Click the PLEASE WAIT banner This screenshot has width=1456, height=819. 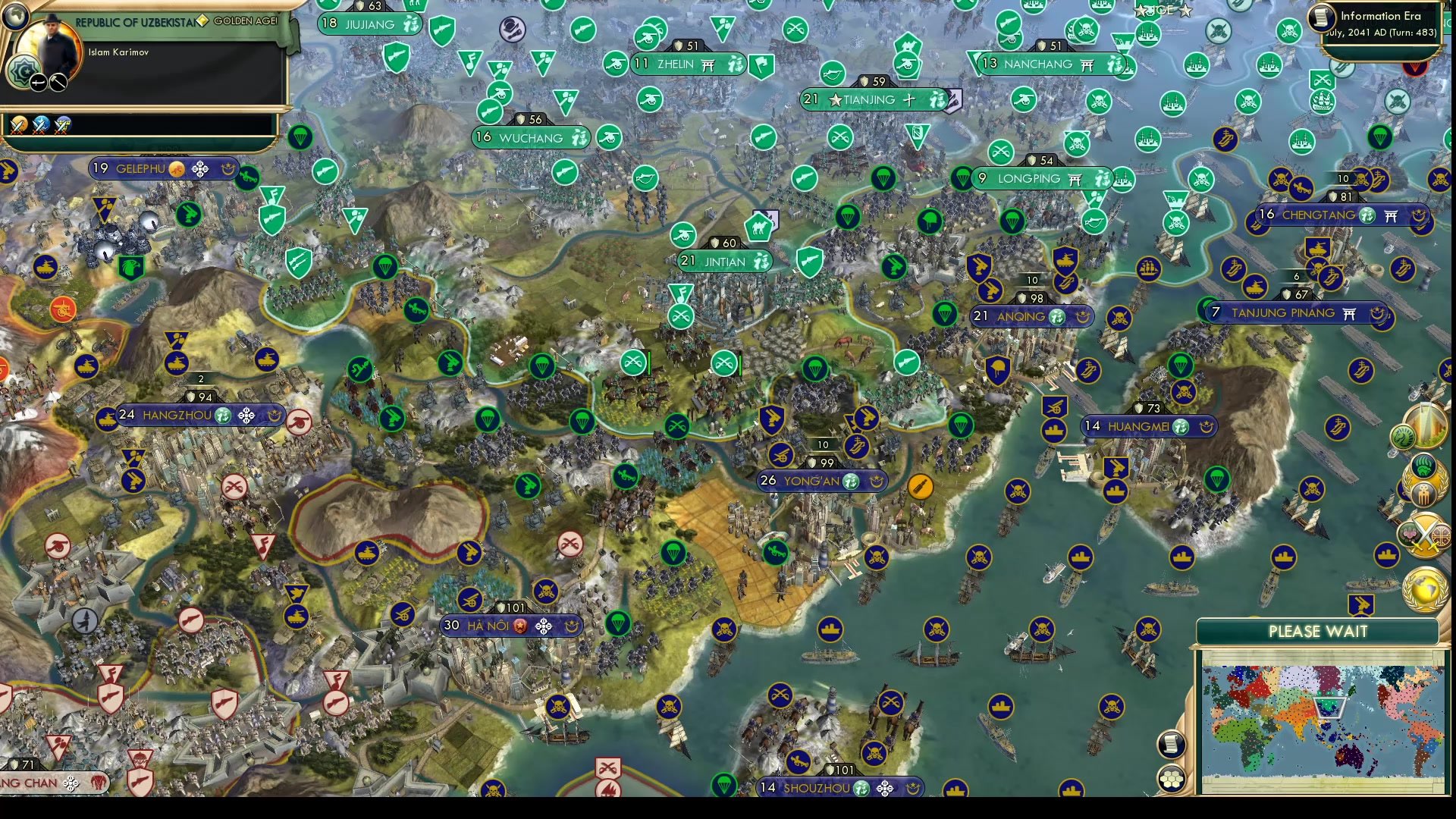[1319, 632]
